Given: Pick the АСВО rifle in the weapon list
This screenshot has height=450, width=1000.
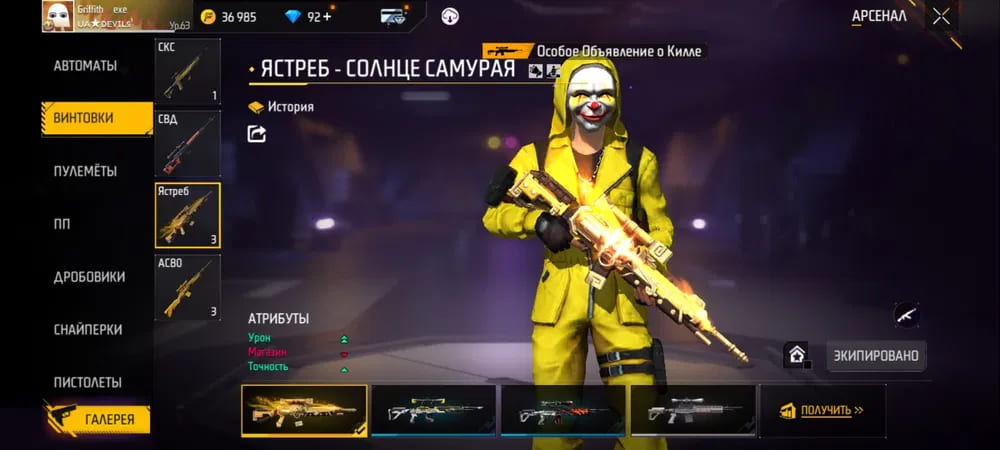Looking at the screenshot, I should click(x=188, y=287).
